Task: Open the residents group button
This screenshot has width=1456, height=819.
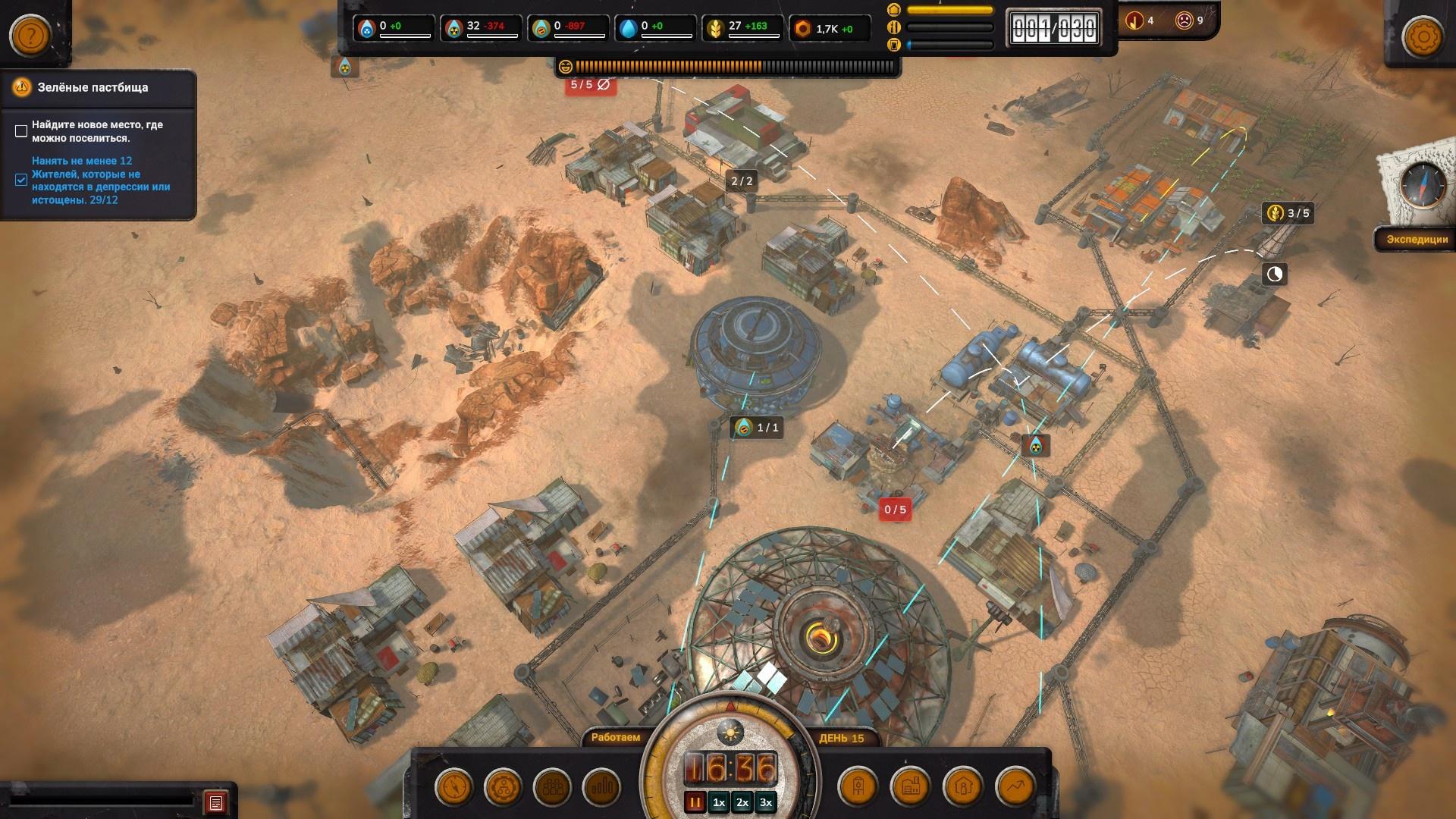Action: pos(553,787)
